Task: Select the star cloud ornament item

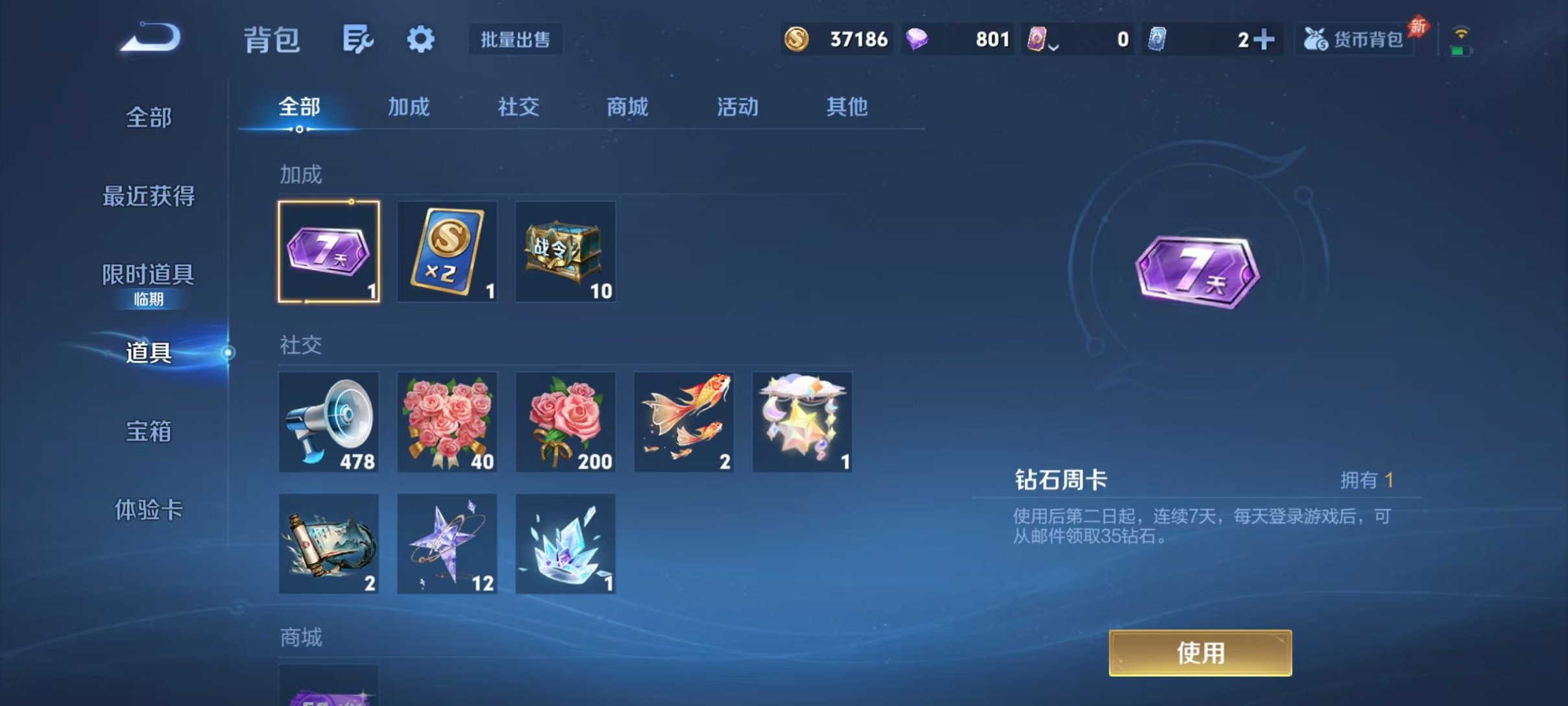Action: coord(802,422)
